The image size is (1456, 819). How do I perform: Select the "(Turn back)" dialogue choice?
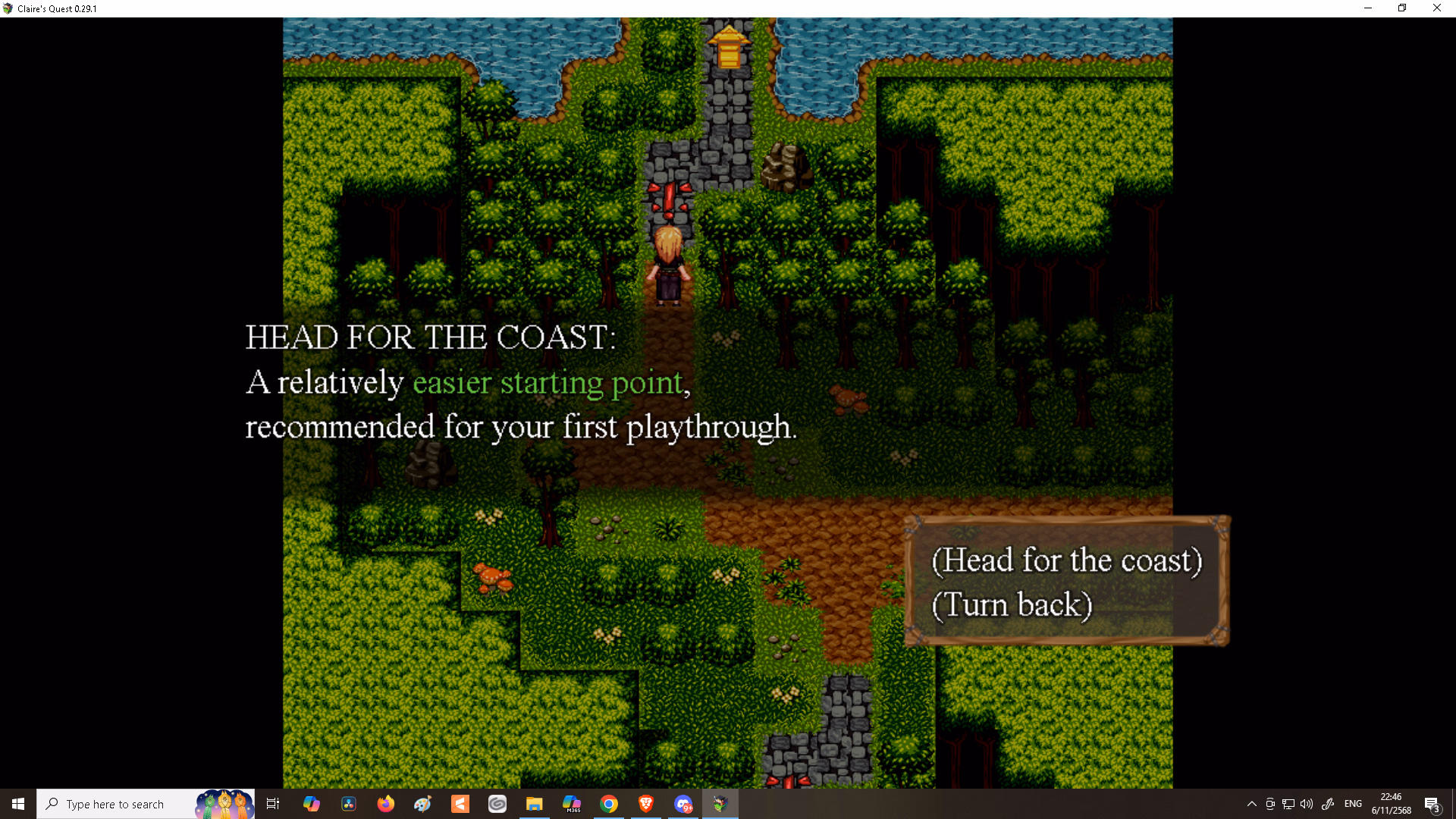pyautogui.click(x=1012, y=605)
